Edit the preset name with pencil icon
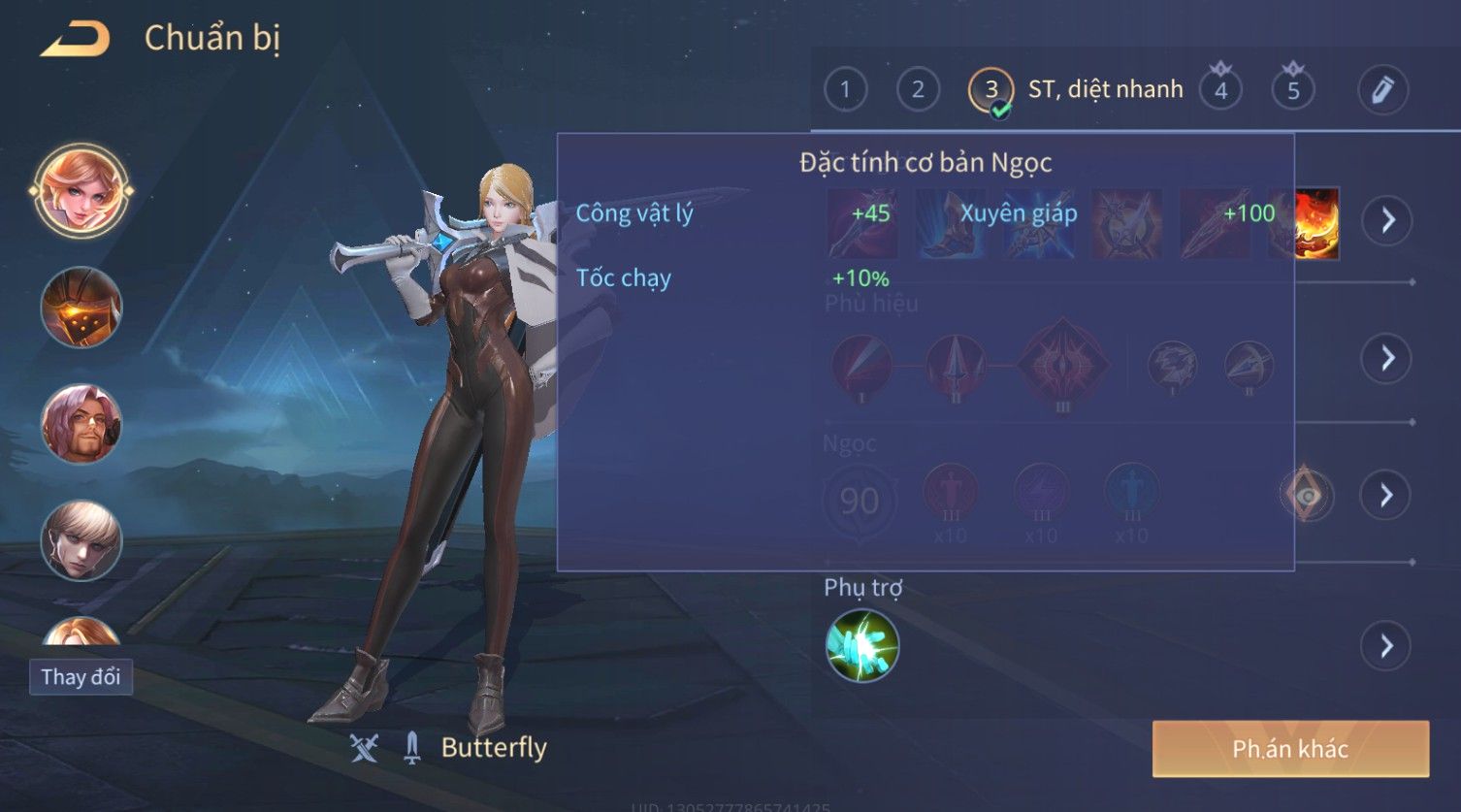Image resolution: width=1461 pixels, height=812 pixels. click(x=1382, y=90)
